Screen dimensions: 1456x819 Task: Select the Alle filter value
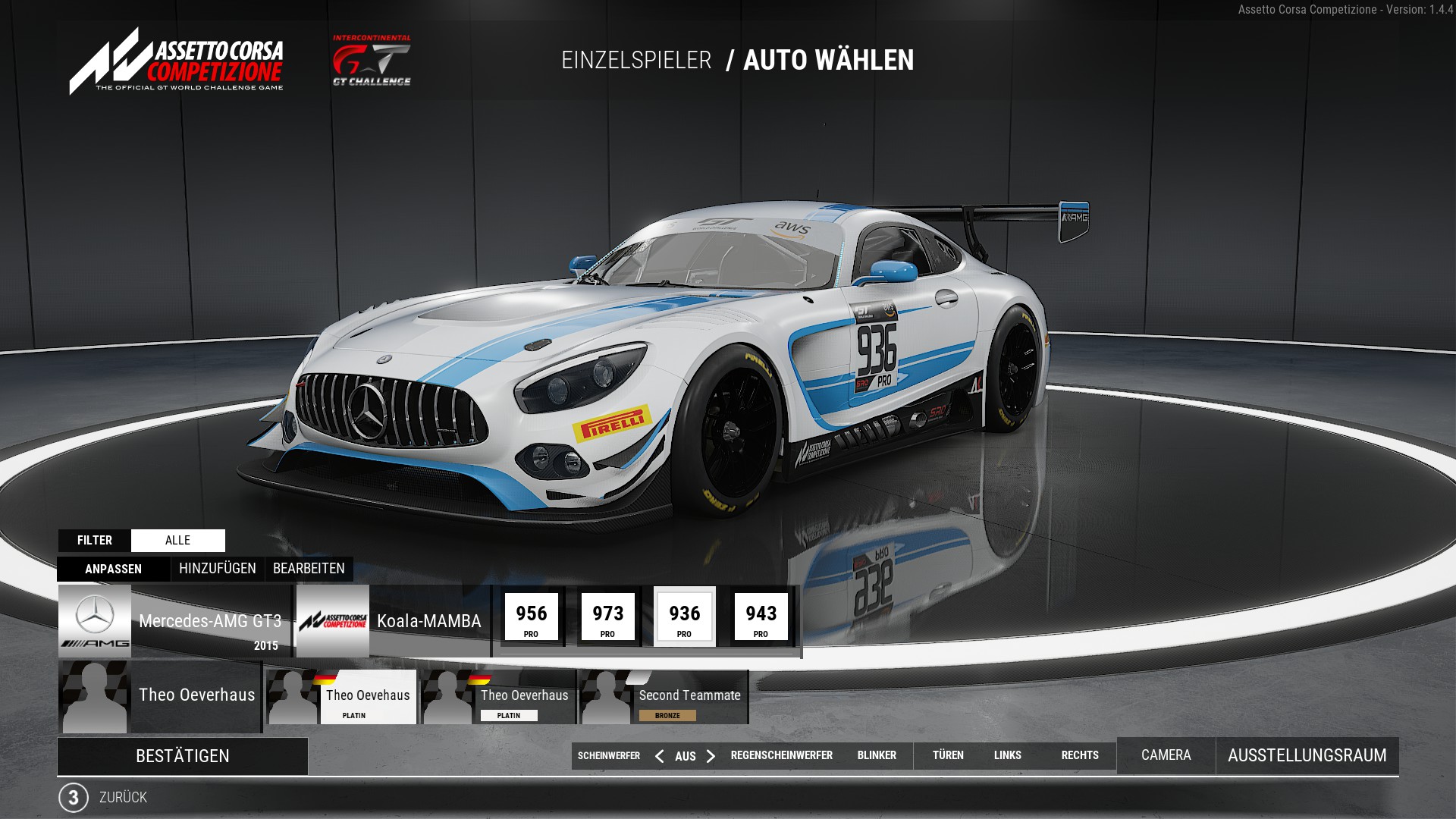point(177,541)
